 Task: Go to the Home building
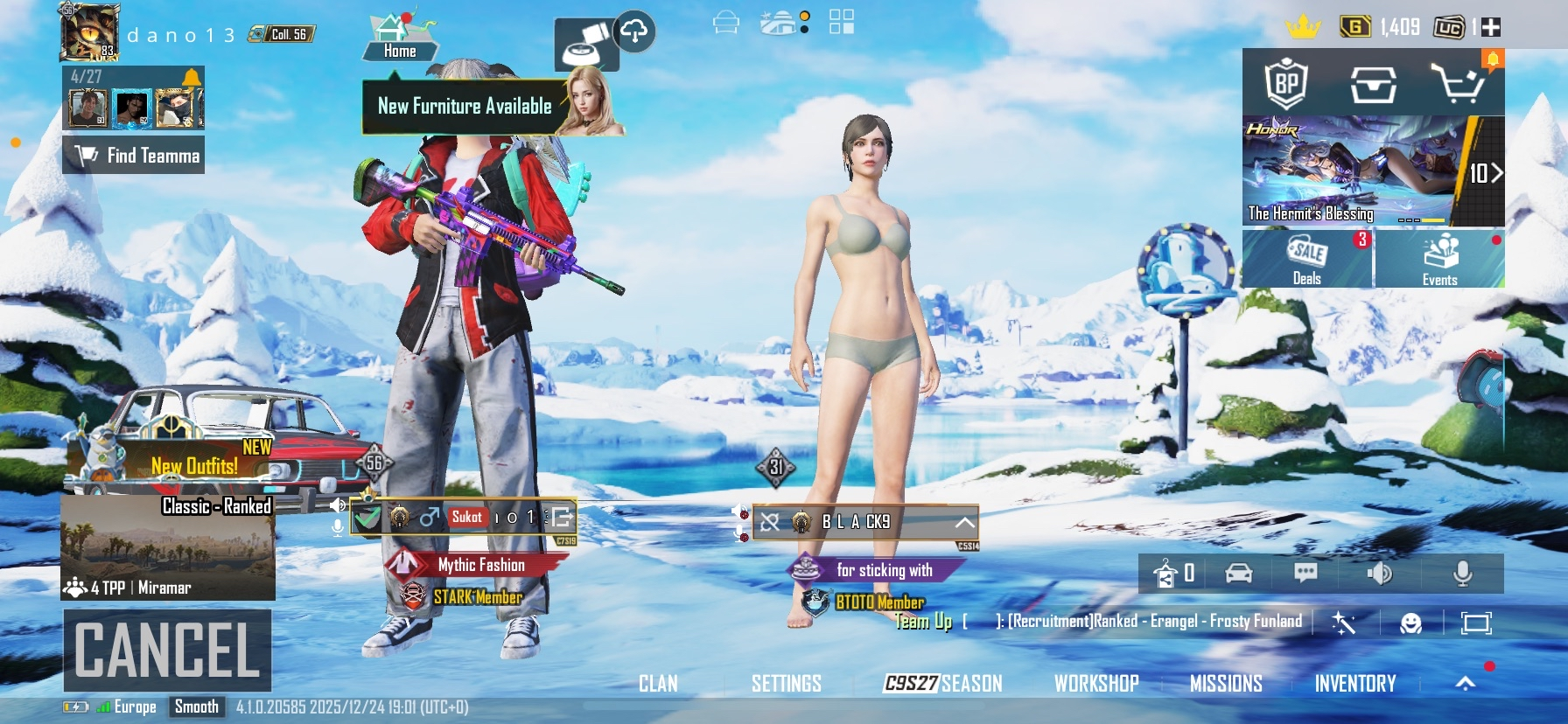pos(400,40)
